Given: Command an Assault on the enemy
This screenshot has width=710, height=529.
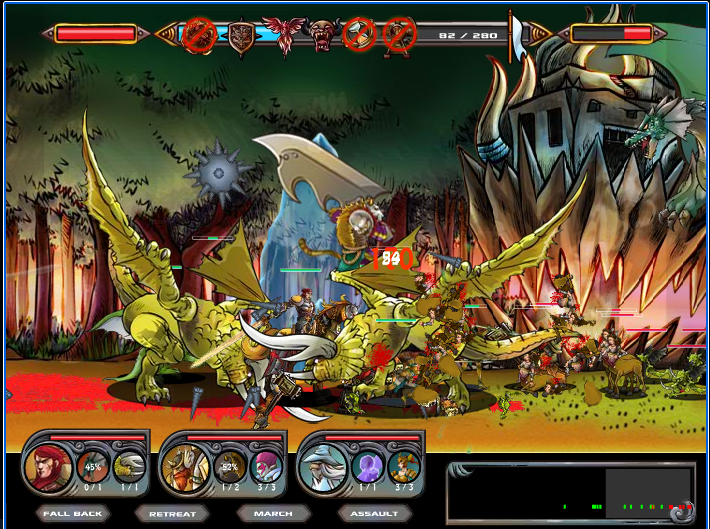Looking at the screenshot, I should (x=374, y=514).
